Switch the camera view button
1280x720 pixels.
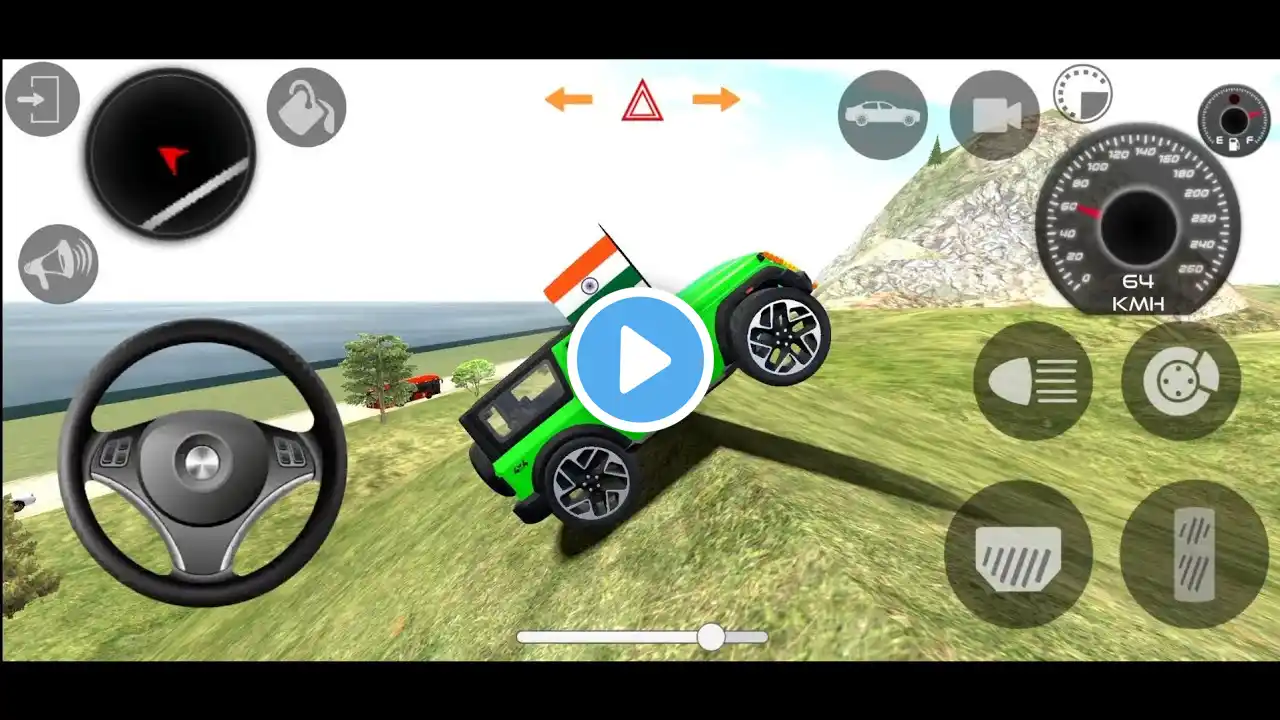(995, 114)
